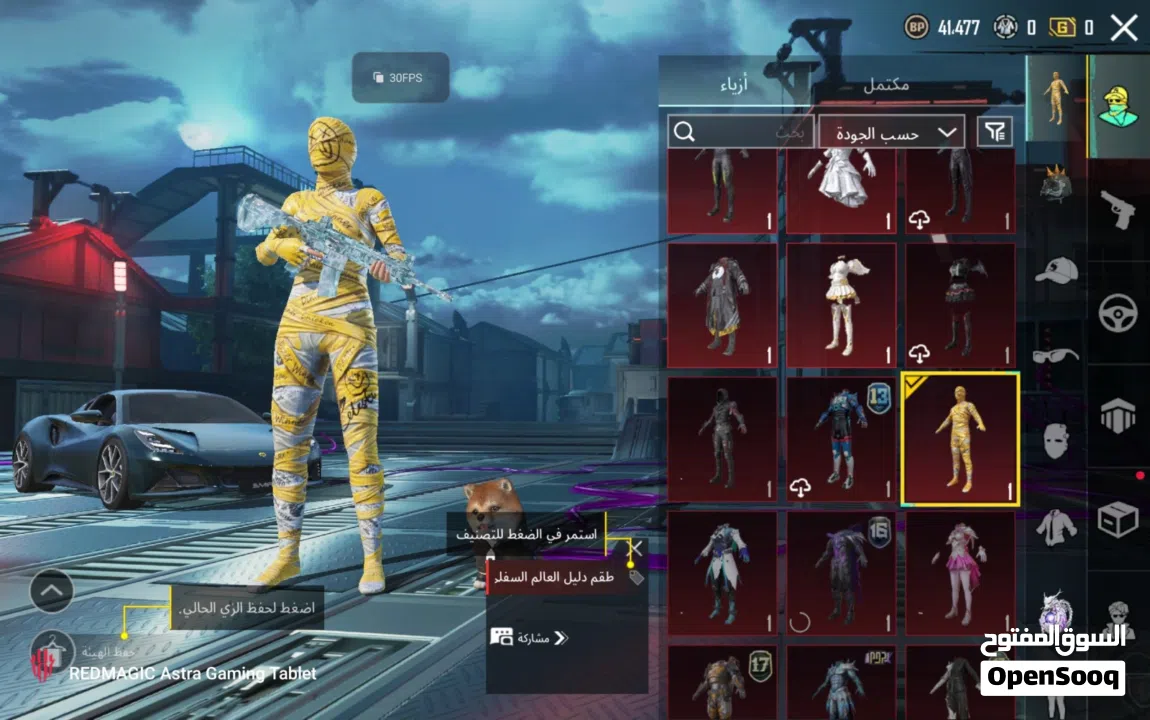Open the sunglasses eyewear category

tap(1056, 355)
